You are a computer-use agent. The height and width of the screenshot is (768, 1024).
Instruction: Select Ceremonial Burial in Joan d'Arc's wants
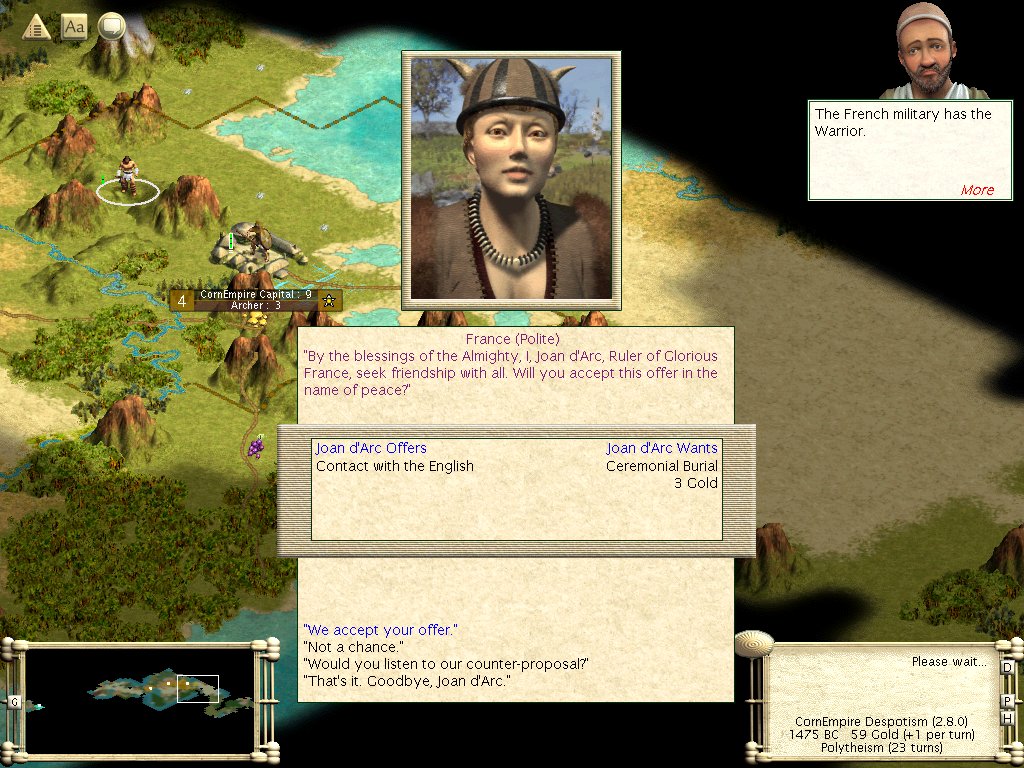click(x=661, y=466)
